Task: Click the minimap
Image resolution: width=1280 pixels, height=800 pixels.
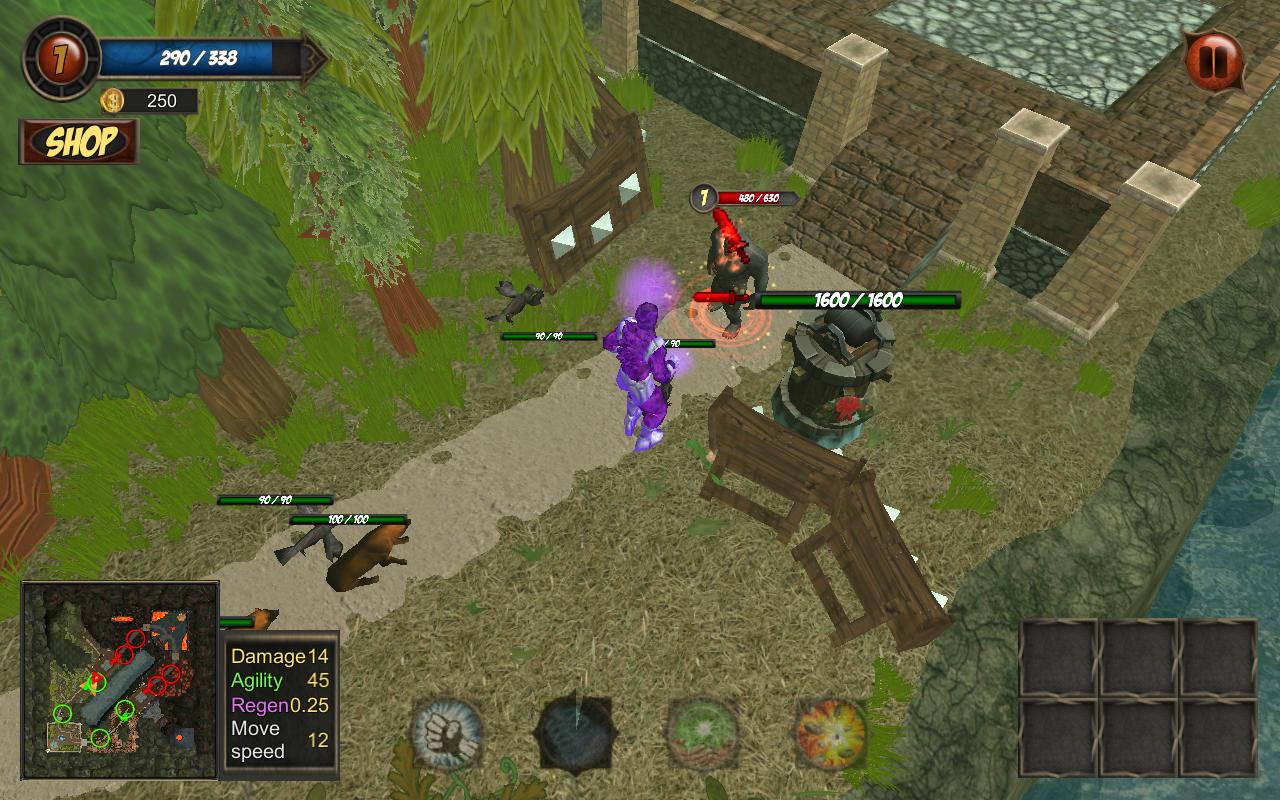Action: pyautogui.click(x=120, y=681)
